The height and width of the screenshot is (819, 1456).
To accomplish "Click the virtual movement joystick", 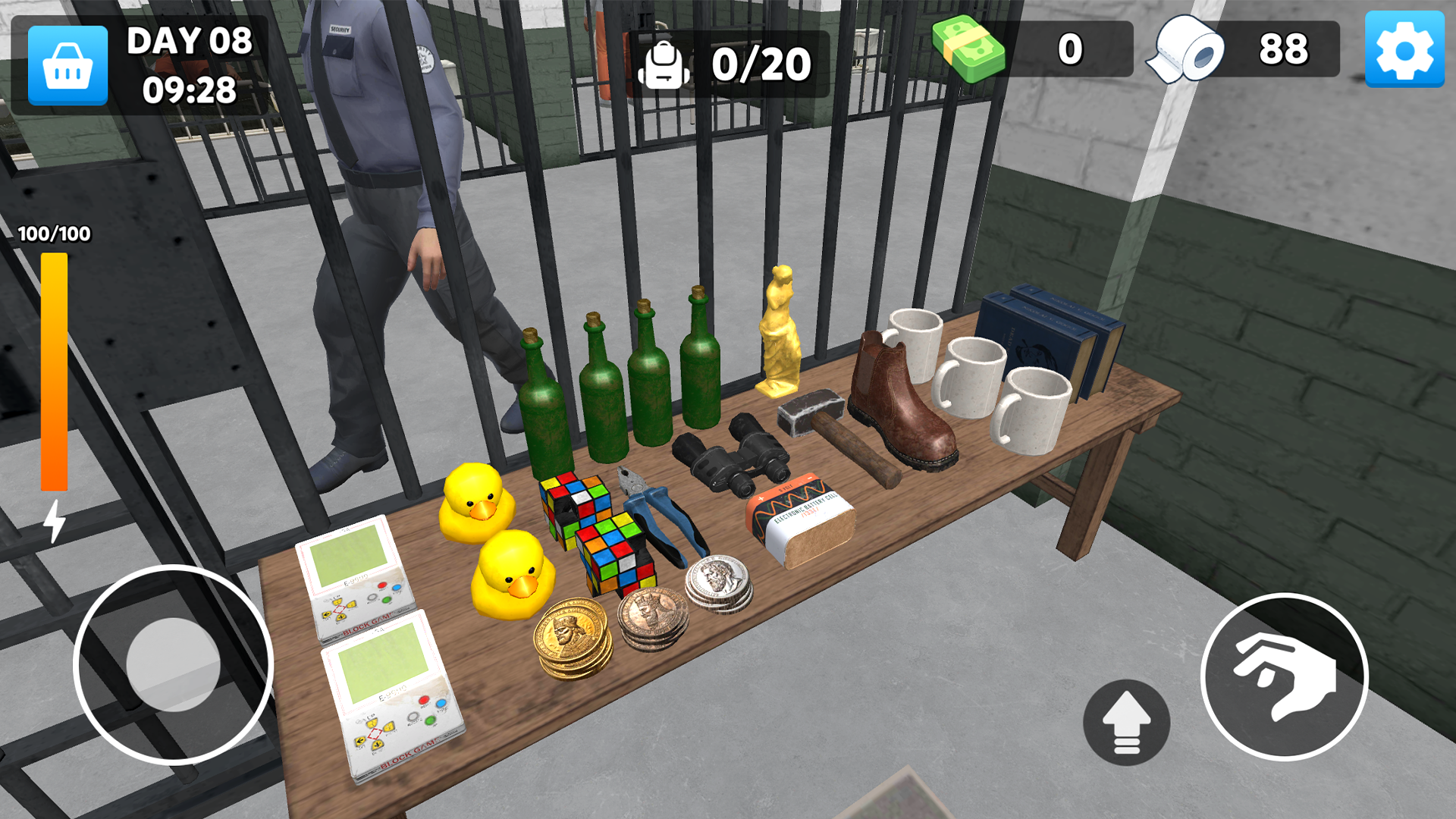I will tap(173, 664).
